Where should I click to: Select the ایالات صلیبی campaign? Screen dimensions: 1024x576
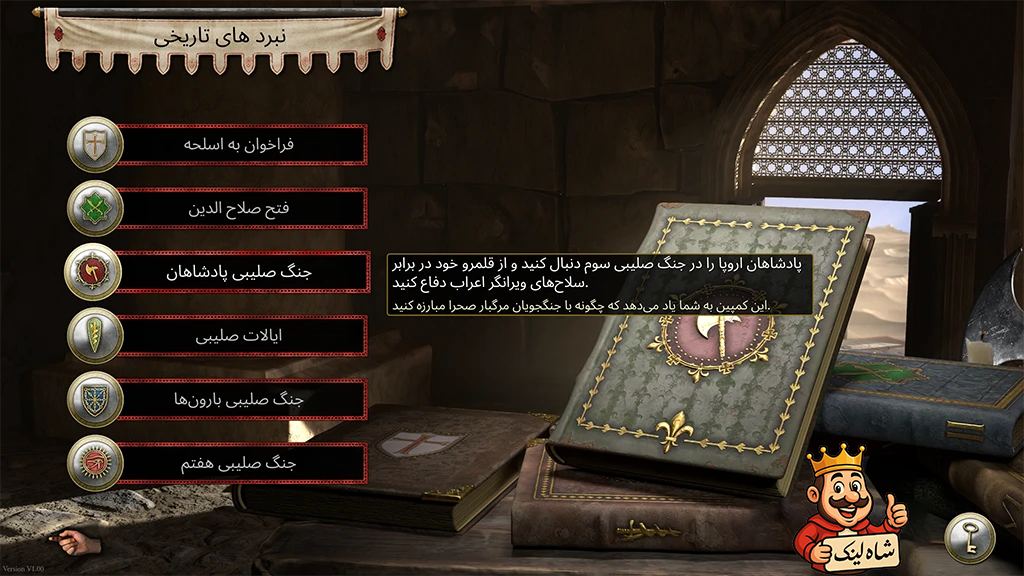click(243, 336)
